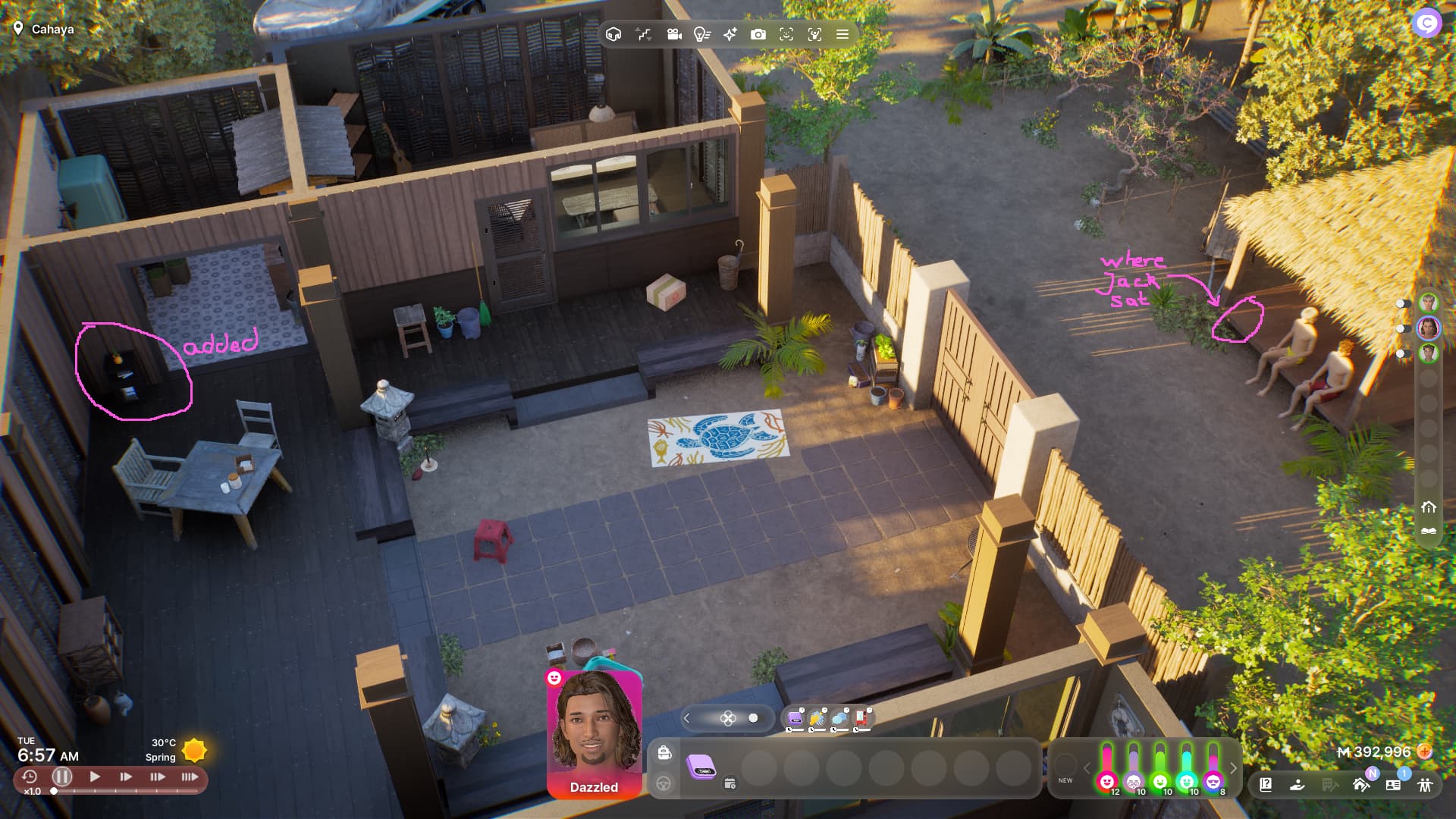The width and height of the screenshot is (1456, 819).
Task: Open the ID card icon with notification
Action: point(1393,785)
